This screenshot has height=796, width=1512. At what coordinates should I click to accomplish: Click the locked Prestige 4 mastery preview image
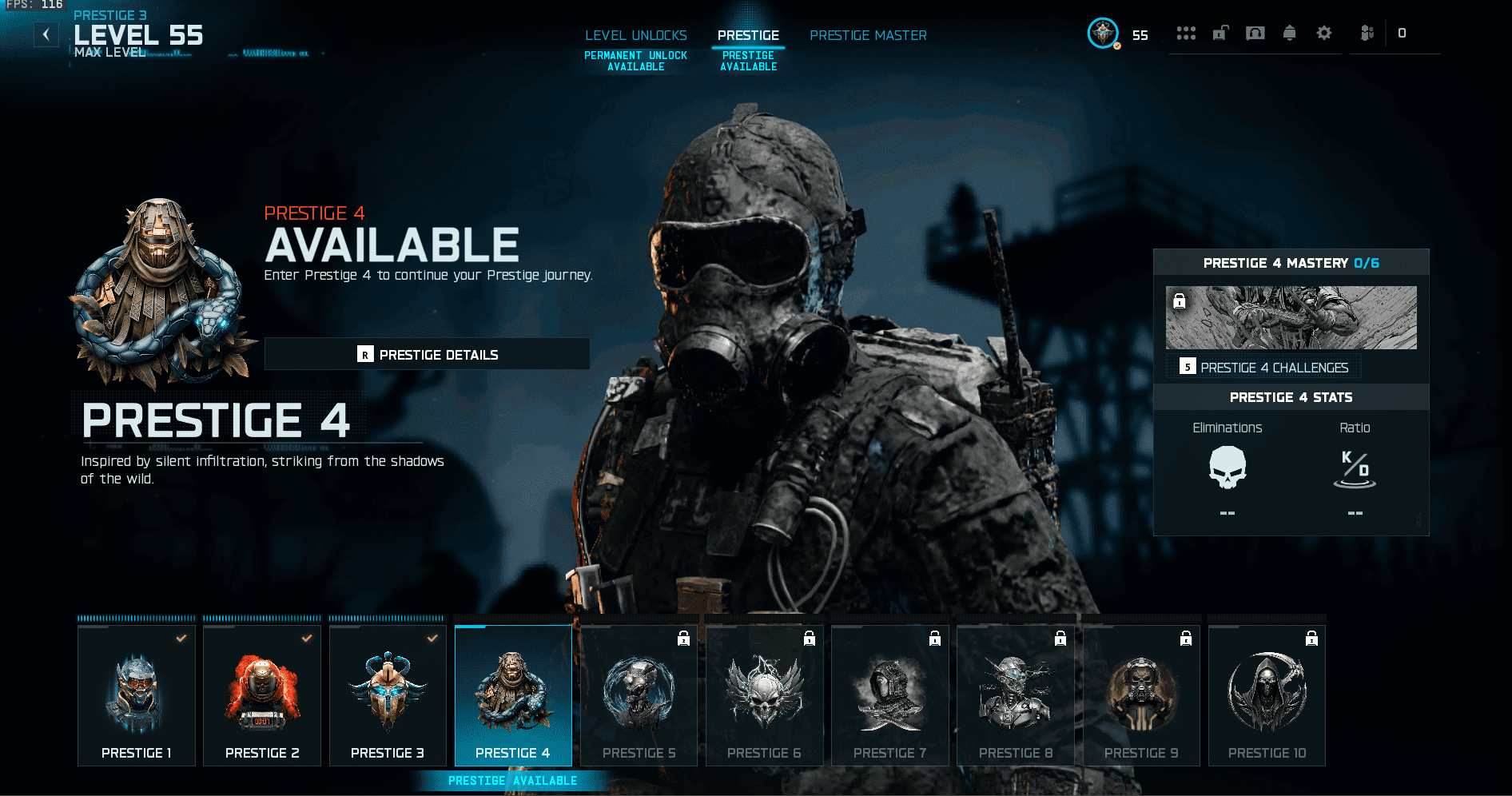(x=1291, y=317)
